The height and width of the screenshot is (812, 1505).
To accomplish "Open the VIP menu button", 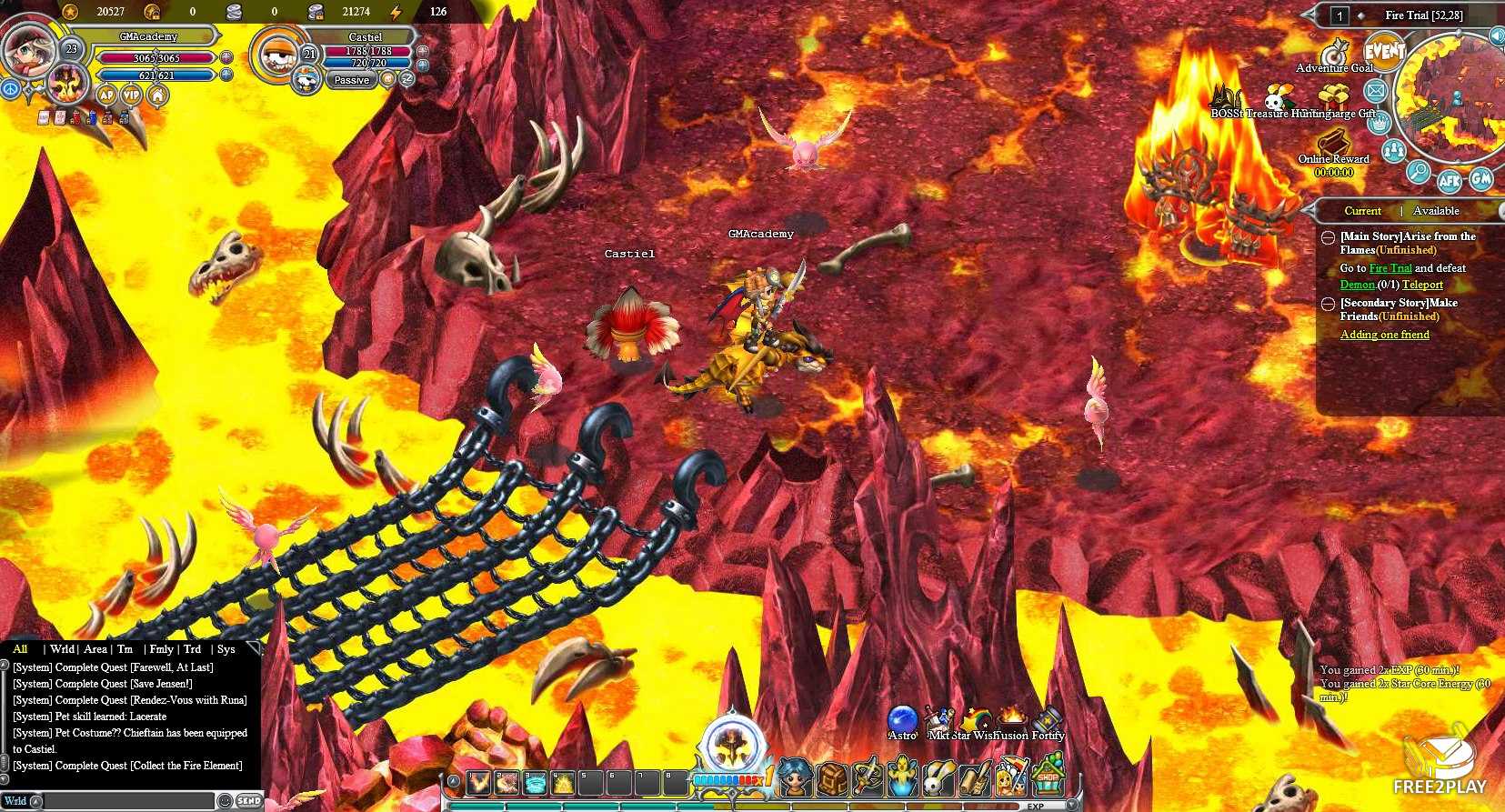I will coord(132,95).
